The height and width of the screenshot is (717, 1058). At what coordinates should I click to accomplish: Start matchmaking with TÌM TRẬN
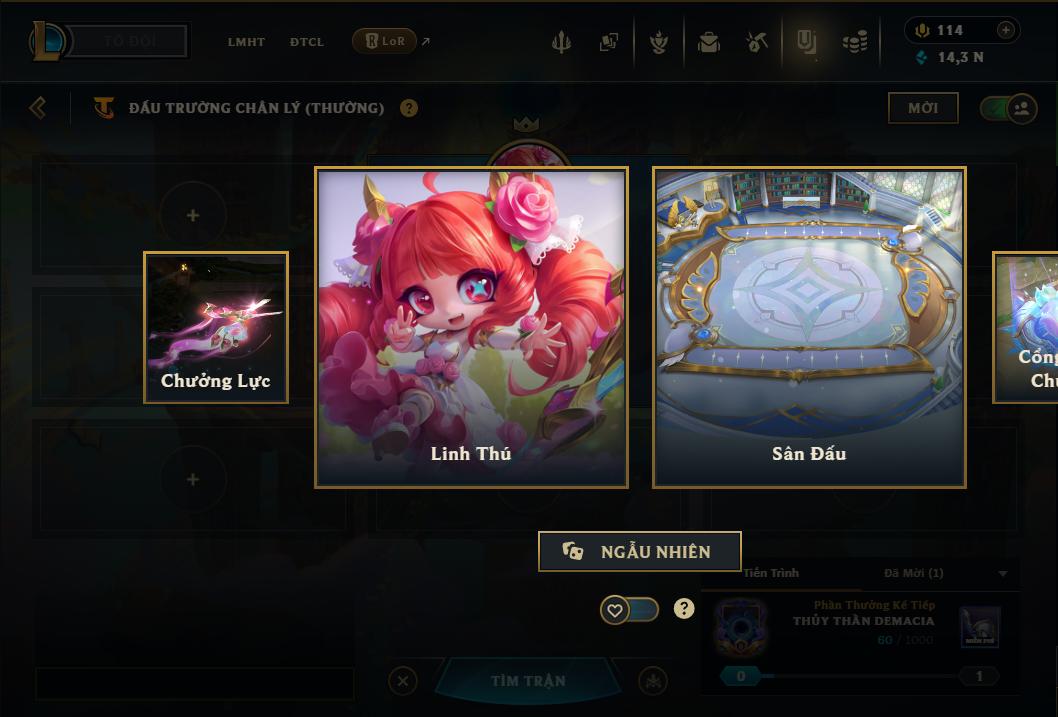point(528,681)
